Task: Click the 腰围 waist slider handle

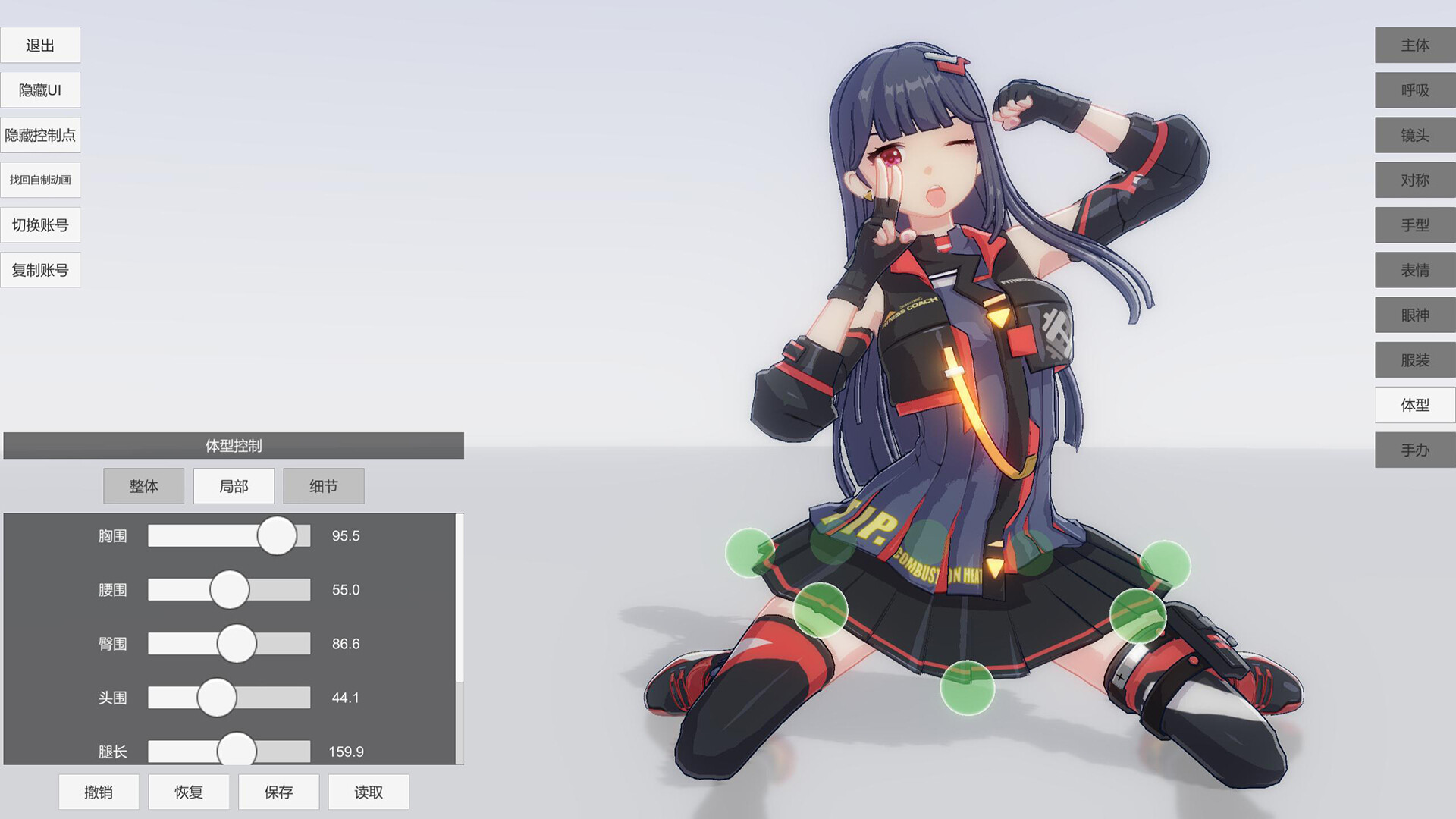Action: tap(230, 589)
